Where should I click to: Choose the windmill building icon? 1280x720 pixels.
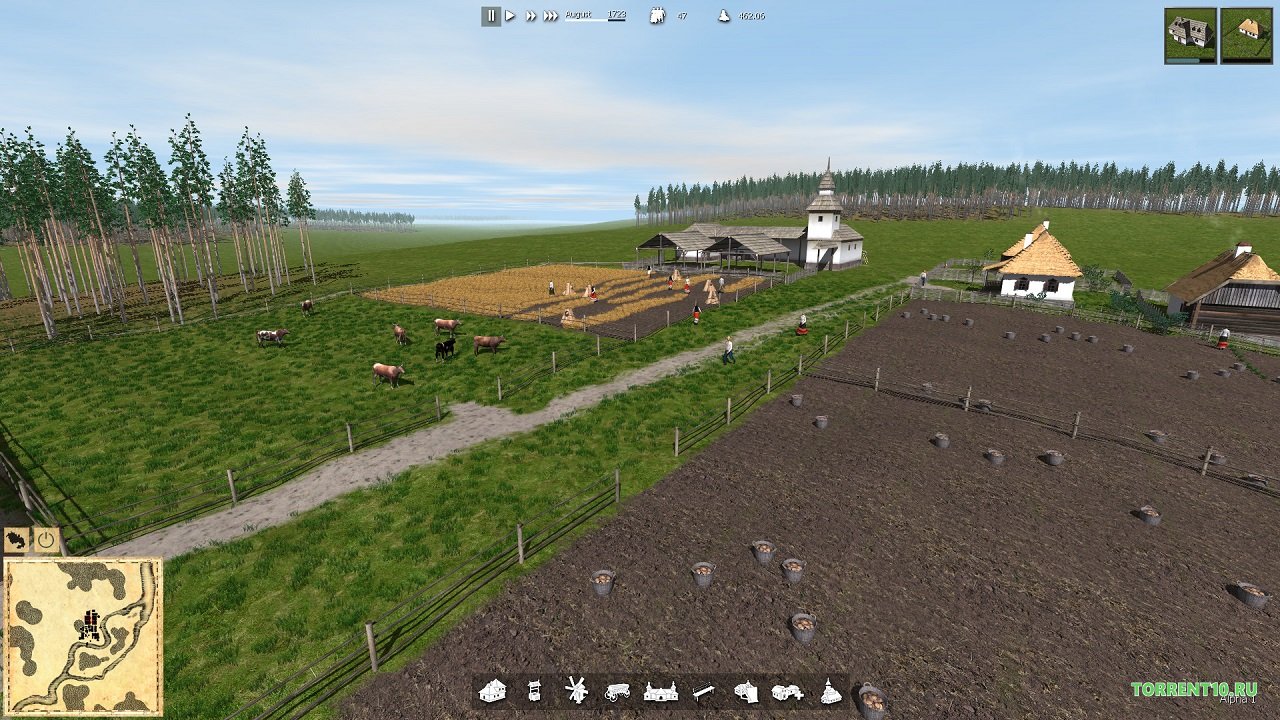pos(576,690)
